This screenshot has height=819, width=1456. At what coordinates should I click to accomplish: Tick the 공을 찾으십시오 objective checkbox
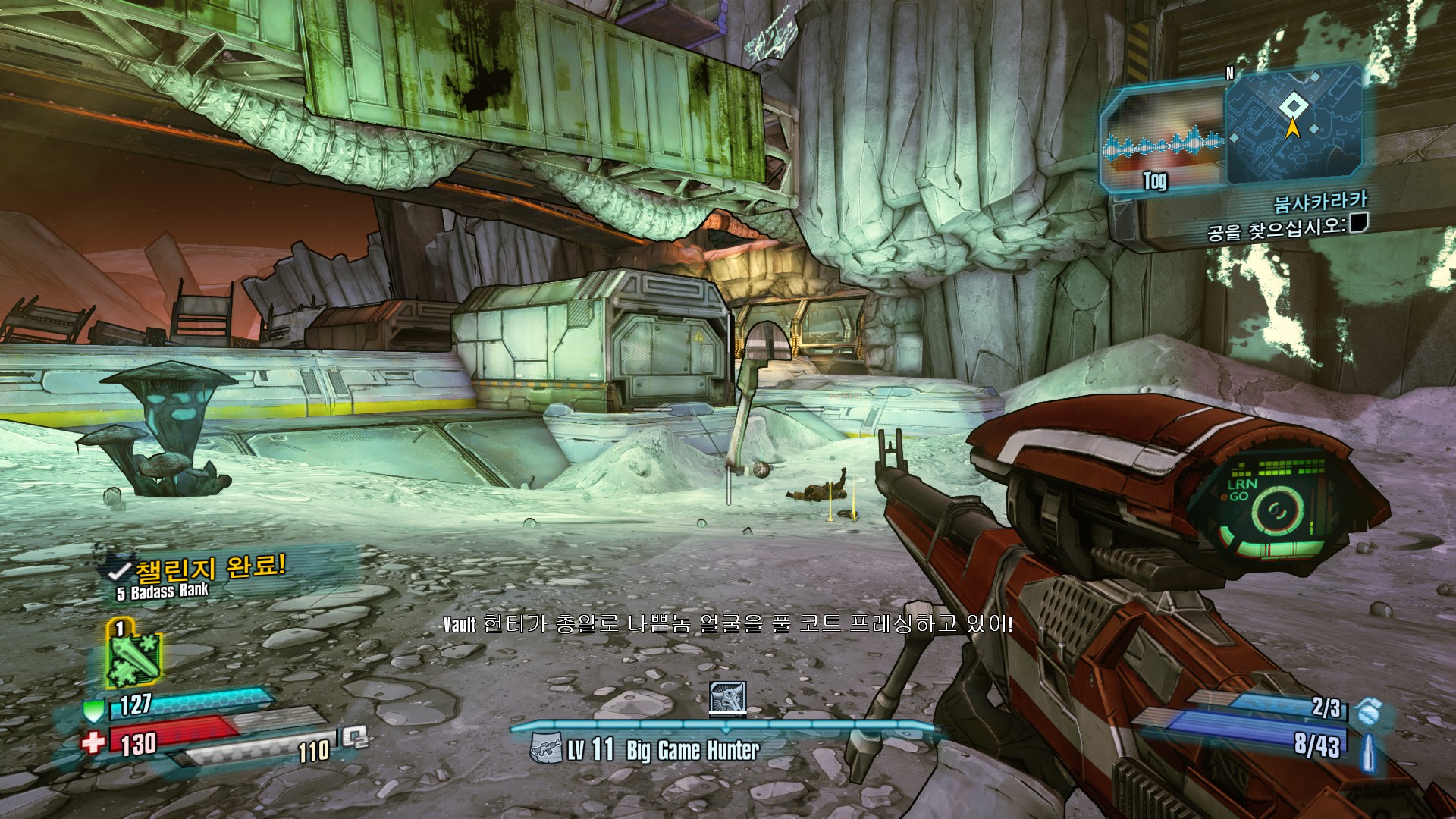[1359, 222]
